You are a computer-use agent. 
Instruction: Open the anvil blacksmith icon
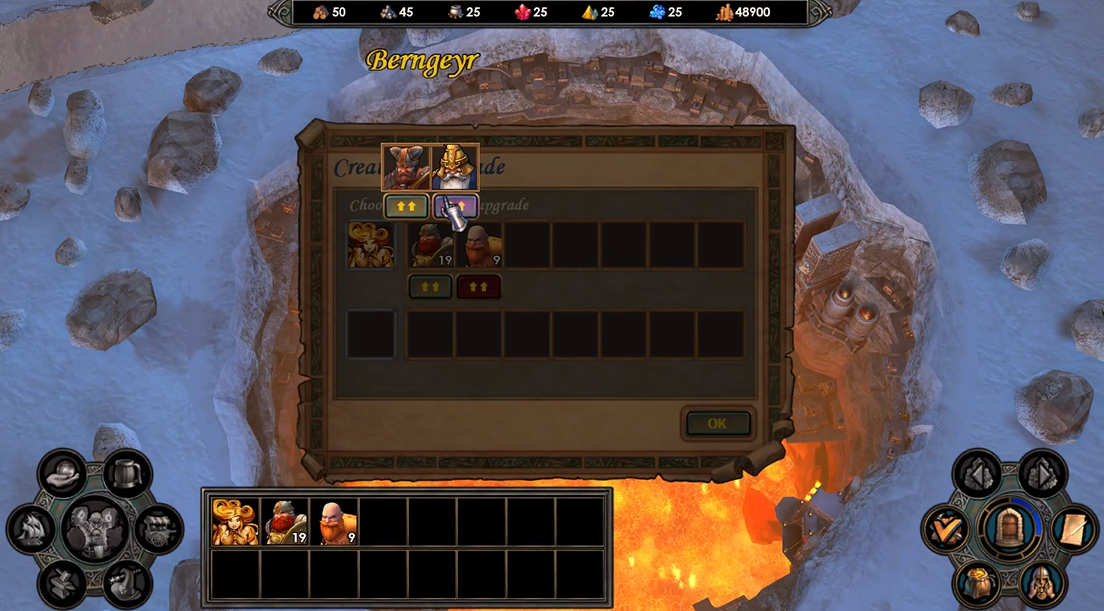62,582
